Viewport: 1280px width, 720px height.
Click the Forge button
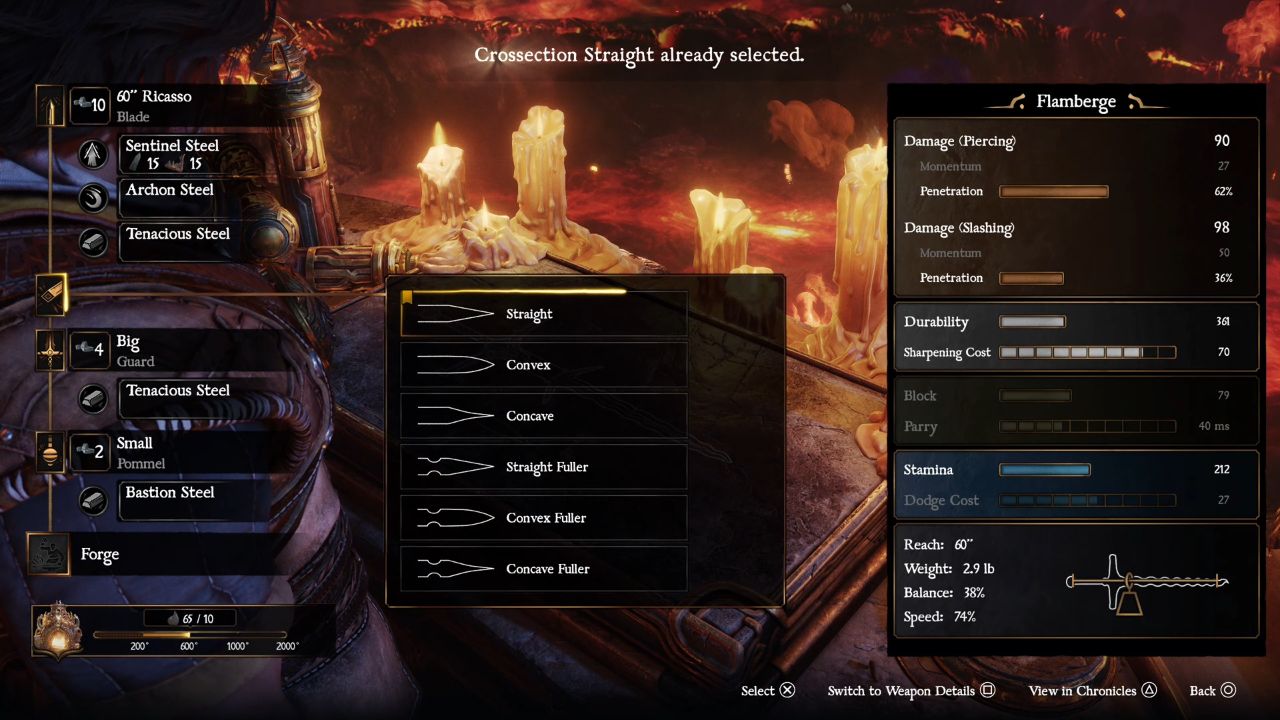pyautogui.click(x=98, y=554)
